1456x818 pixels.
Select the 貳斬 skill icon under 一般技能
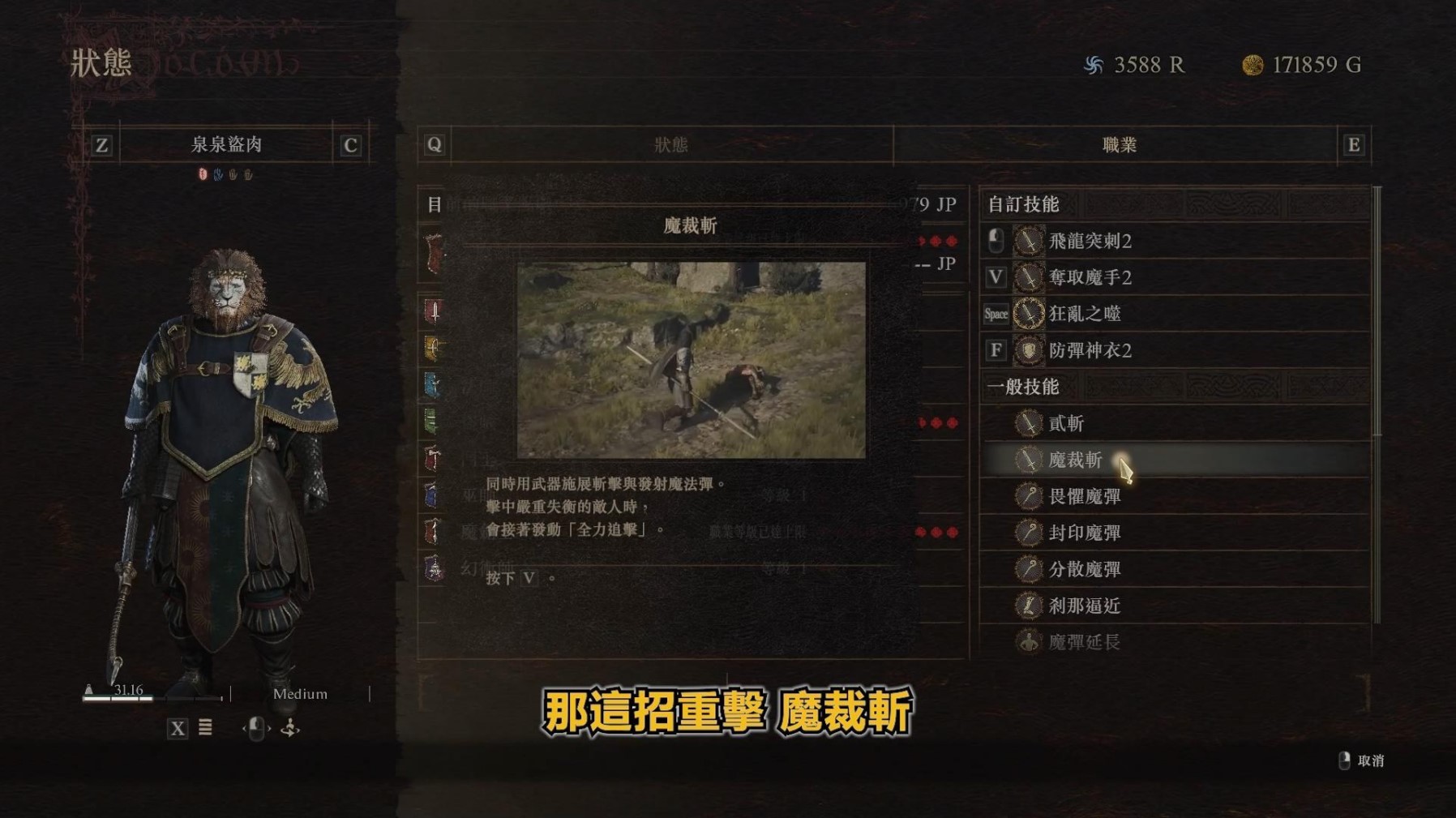pyautogui.click(x=1028, y=422)
